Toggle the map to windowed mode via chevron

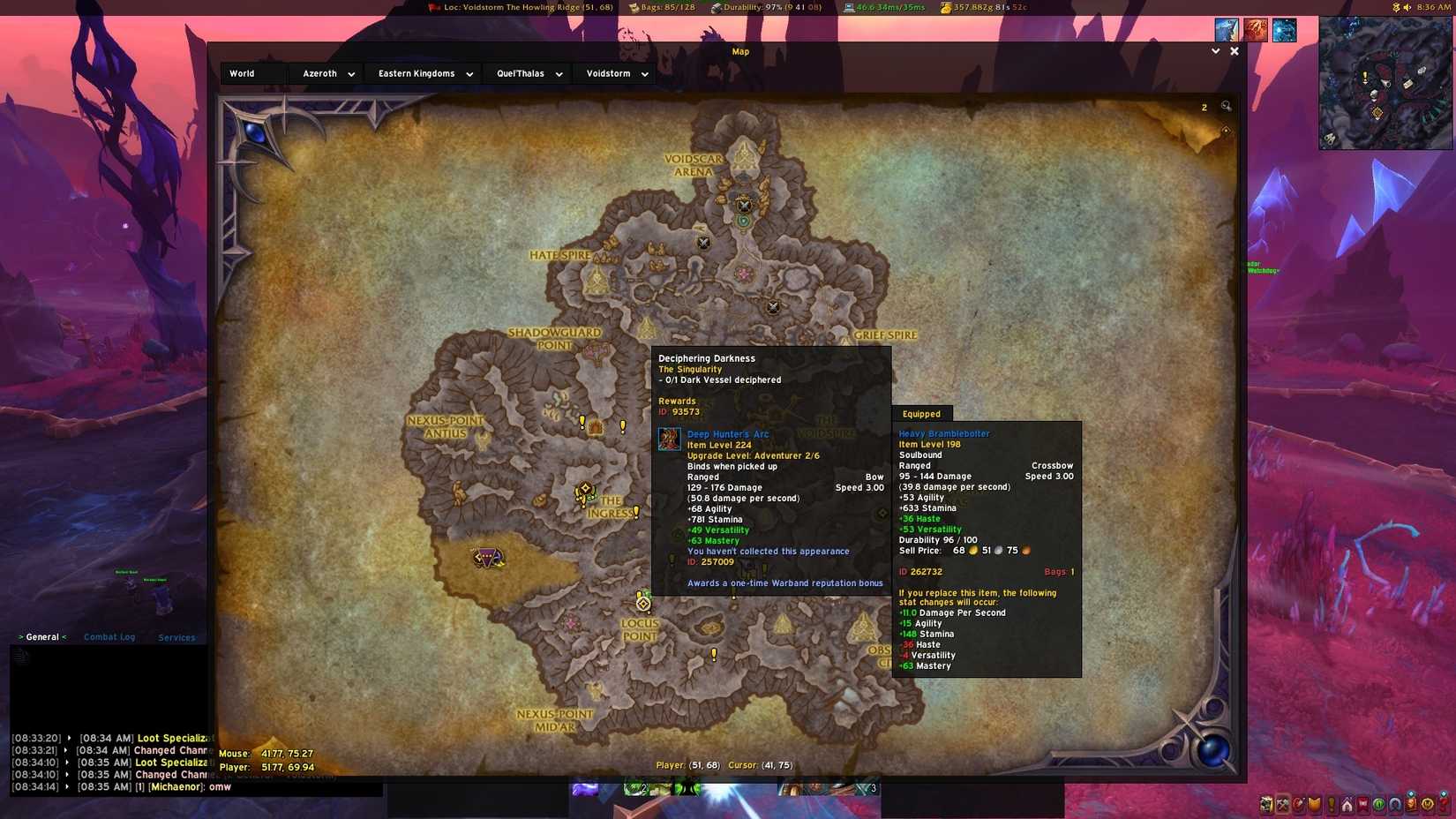point(1215,51)
